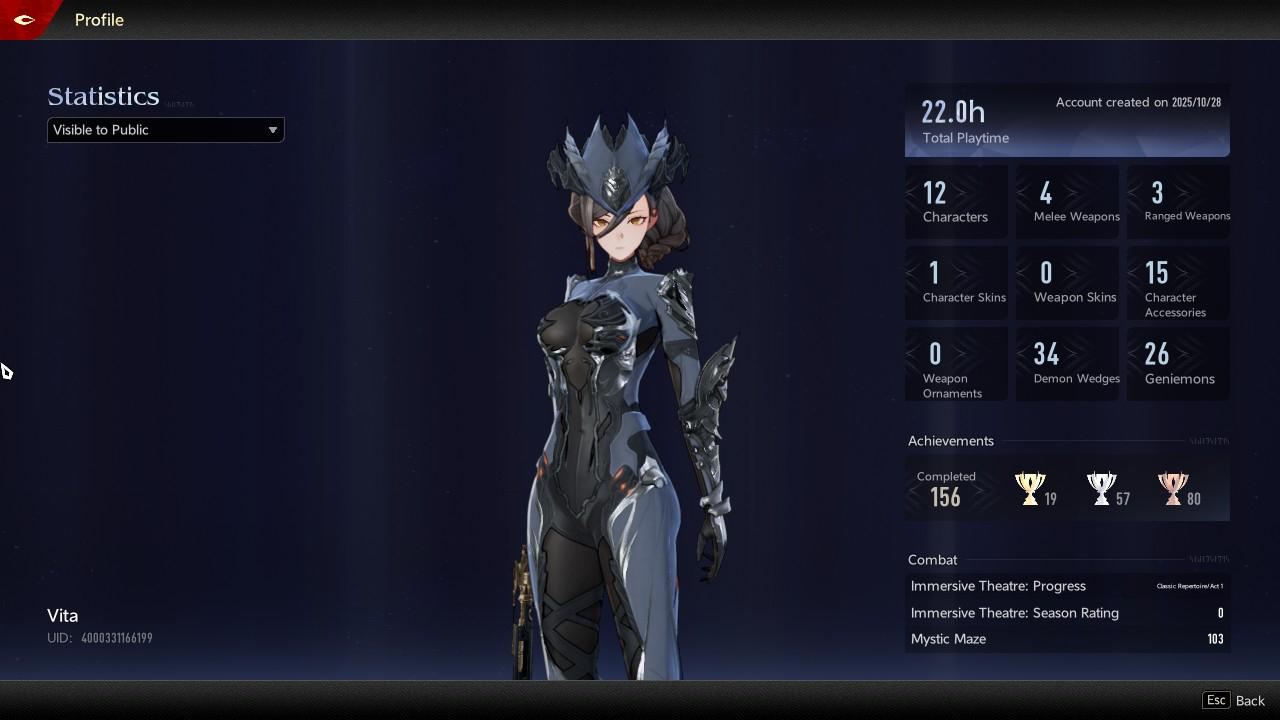Select the Immersive Theatre: Progress row
Viewport: 1280px width, 720px height.
coord(1067,586)
